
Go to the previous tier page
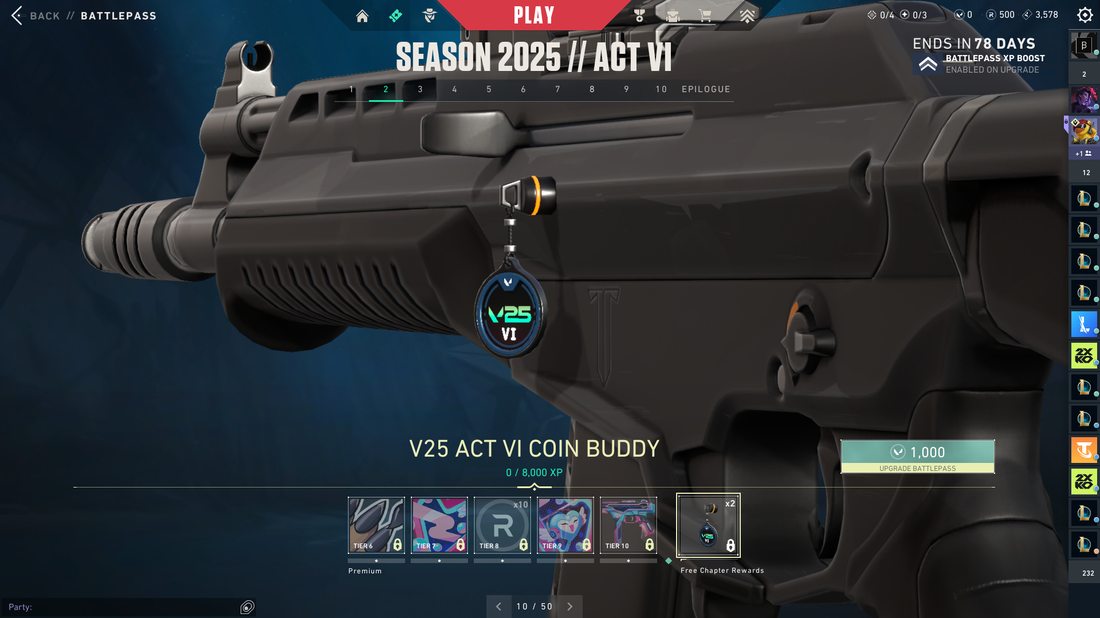(x=500, y=606)
